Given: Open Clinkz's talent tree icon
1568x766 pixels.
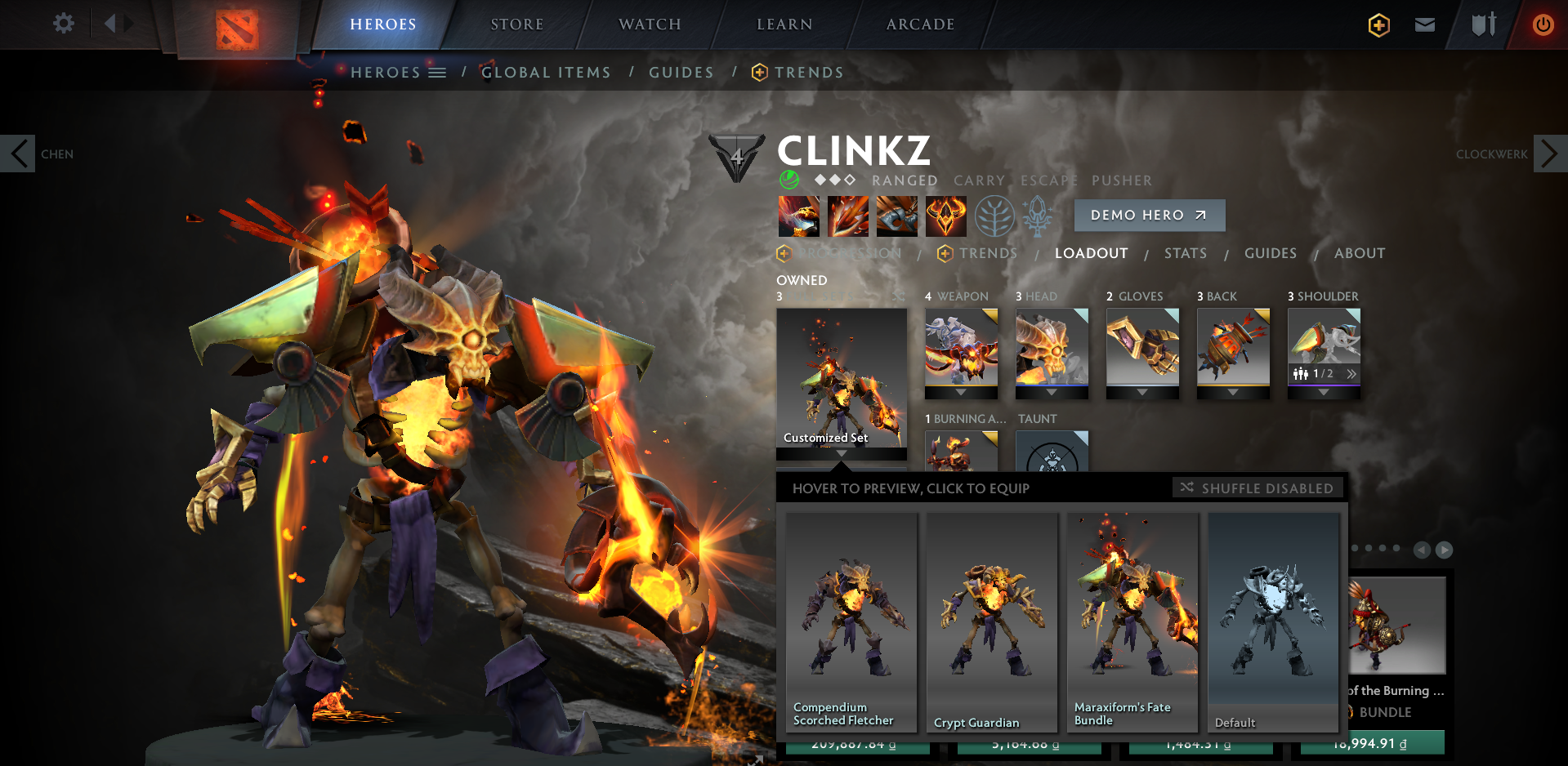Looking at the screenshot, I should [x=995, y=216].
